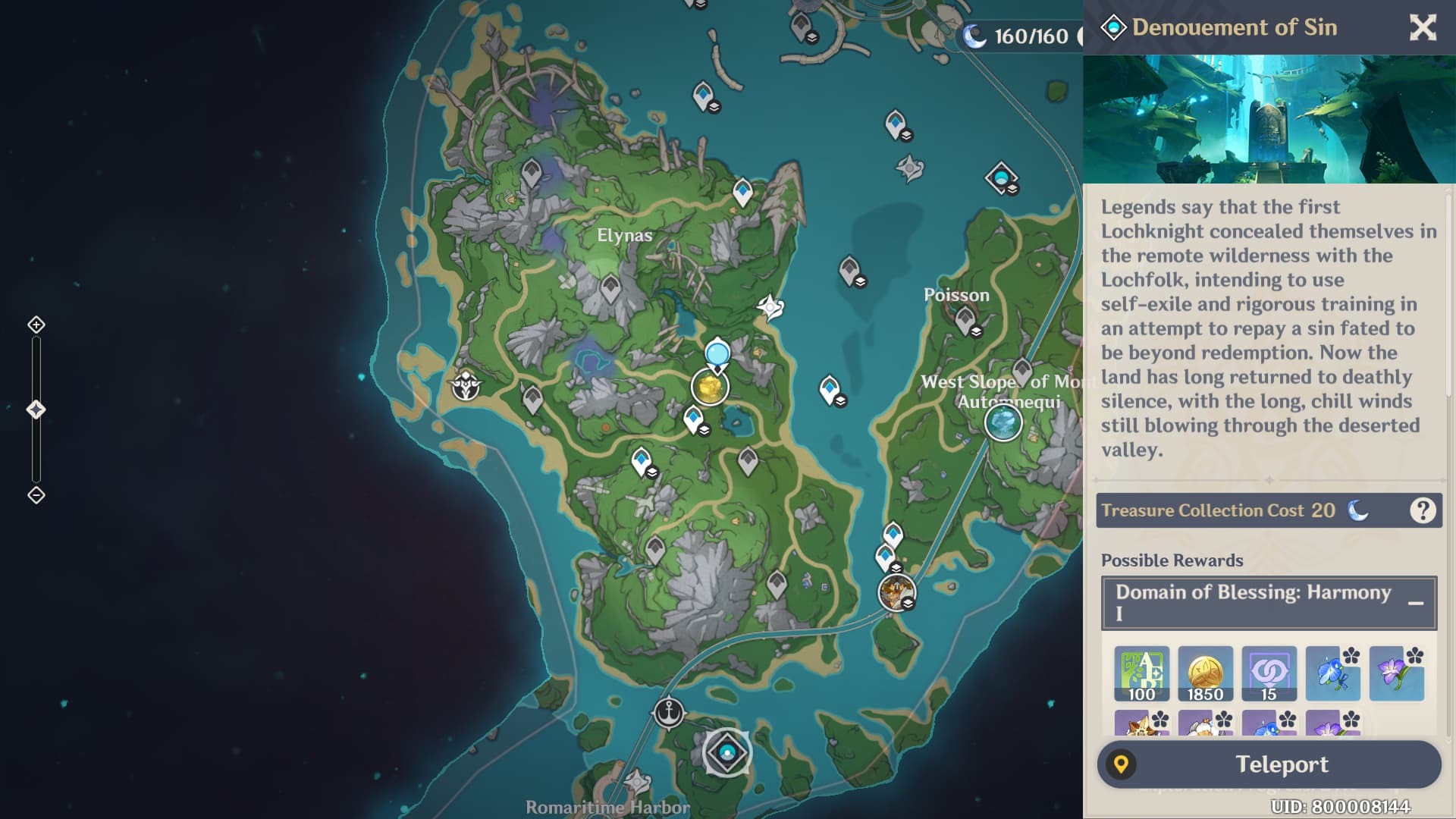The image size is (1456, 819).
Task: Select the blue boss marker near Automnequi
Action: click(1003, 422)
